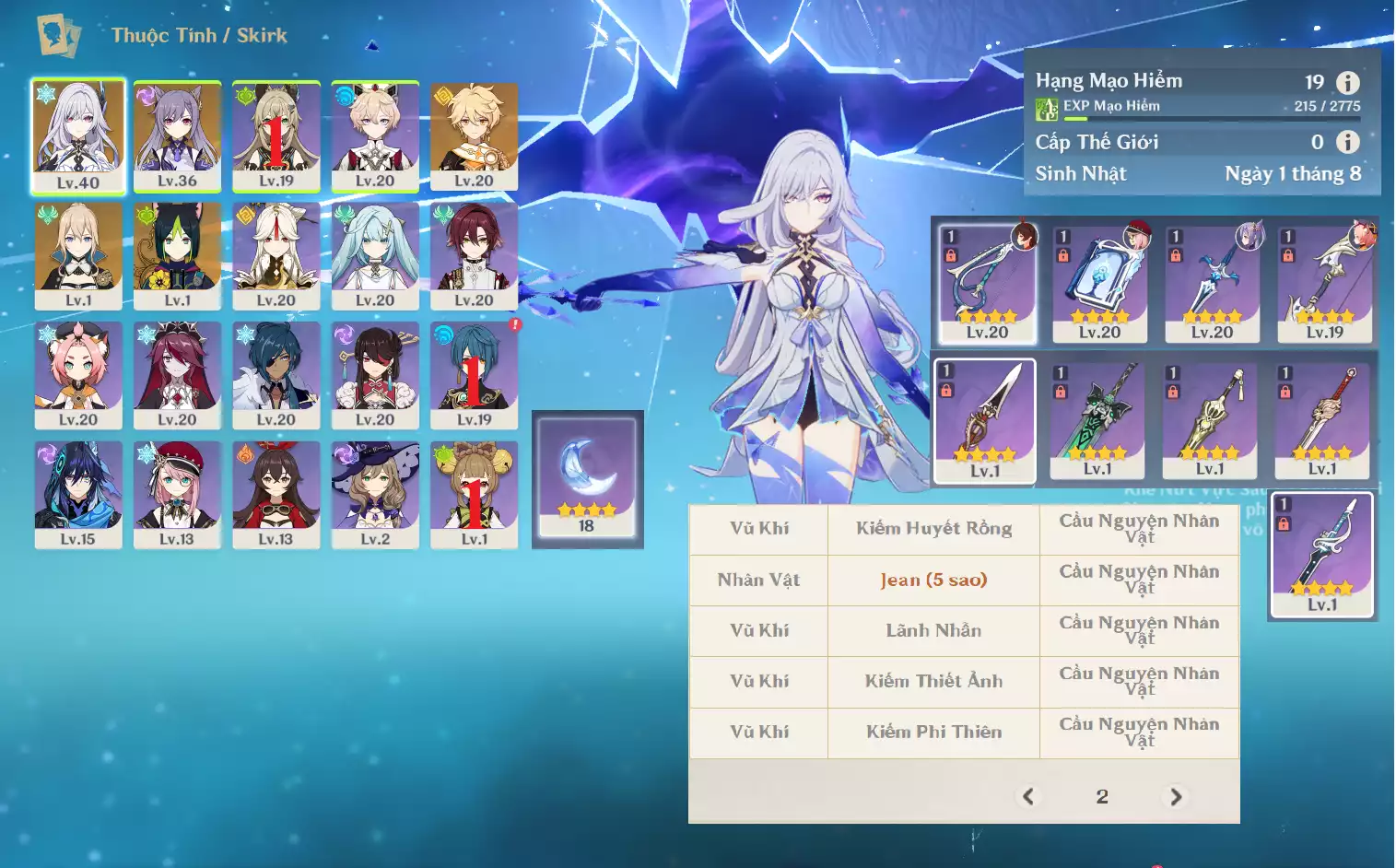Viewport: 1396px width, 868px height.
Task: Go to the previous table page
Action: tap(1028, 796)
